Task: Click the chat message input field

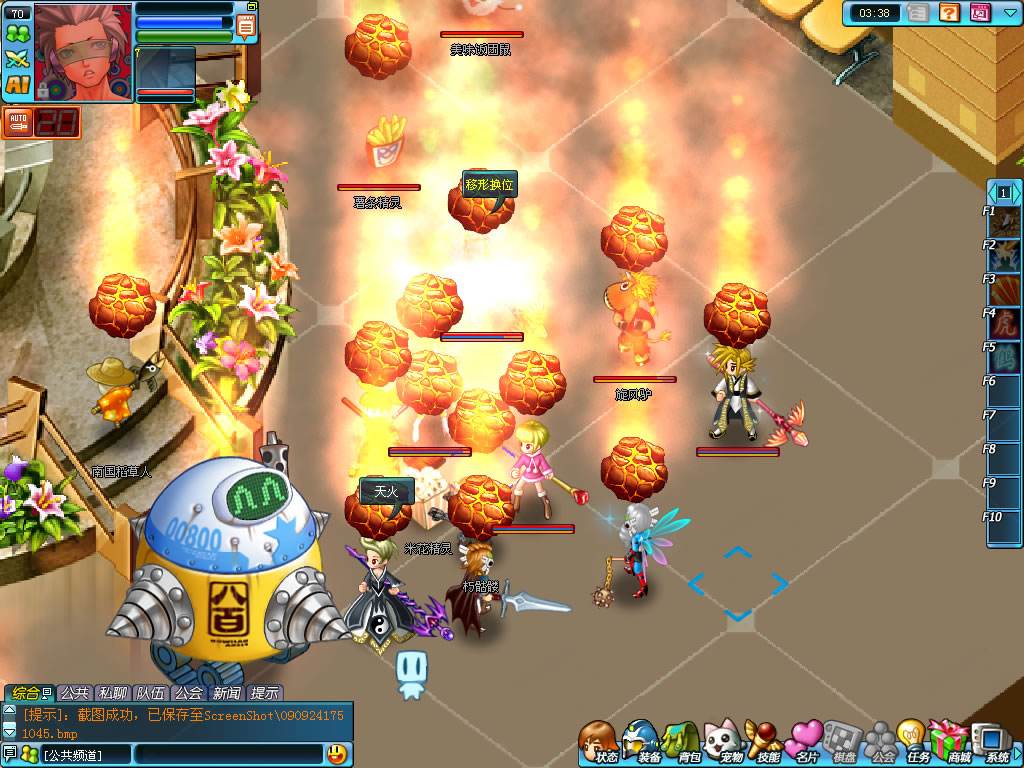Action: (x=228, y=753)
